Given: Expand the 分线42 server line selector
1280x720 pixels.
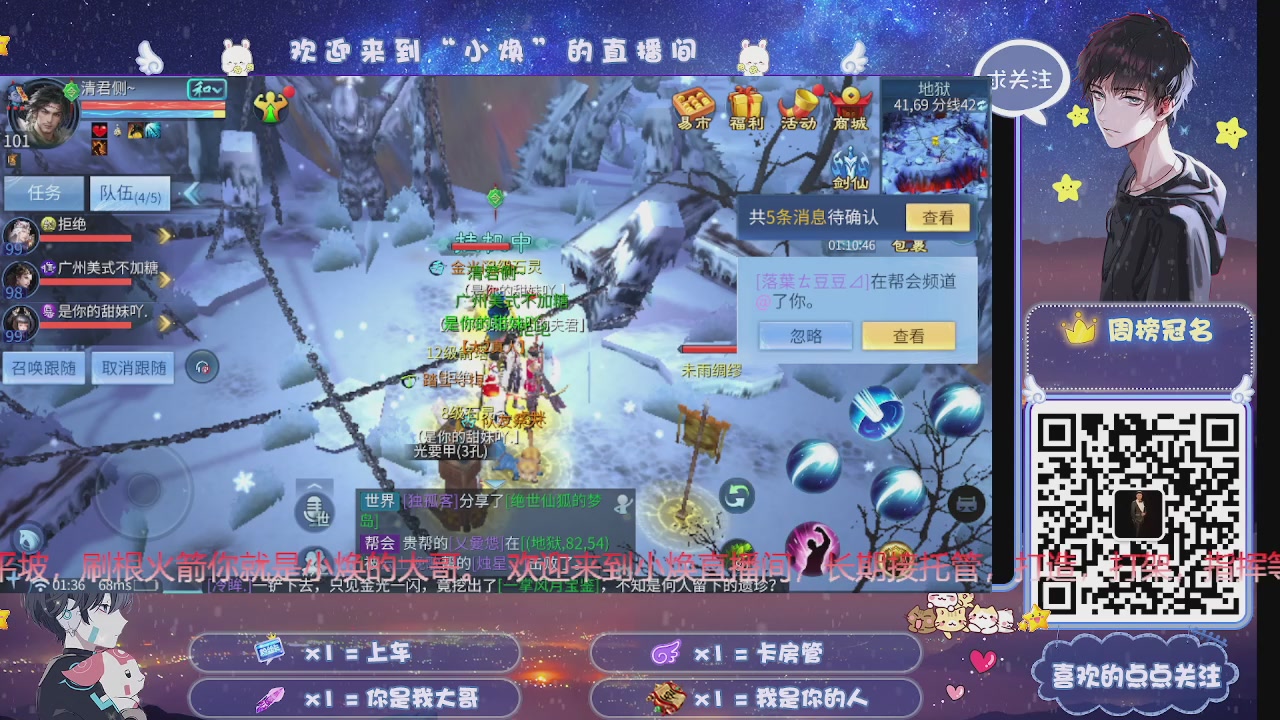Looking at the screenshot, I should pos(980,105).
